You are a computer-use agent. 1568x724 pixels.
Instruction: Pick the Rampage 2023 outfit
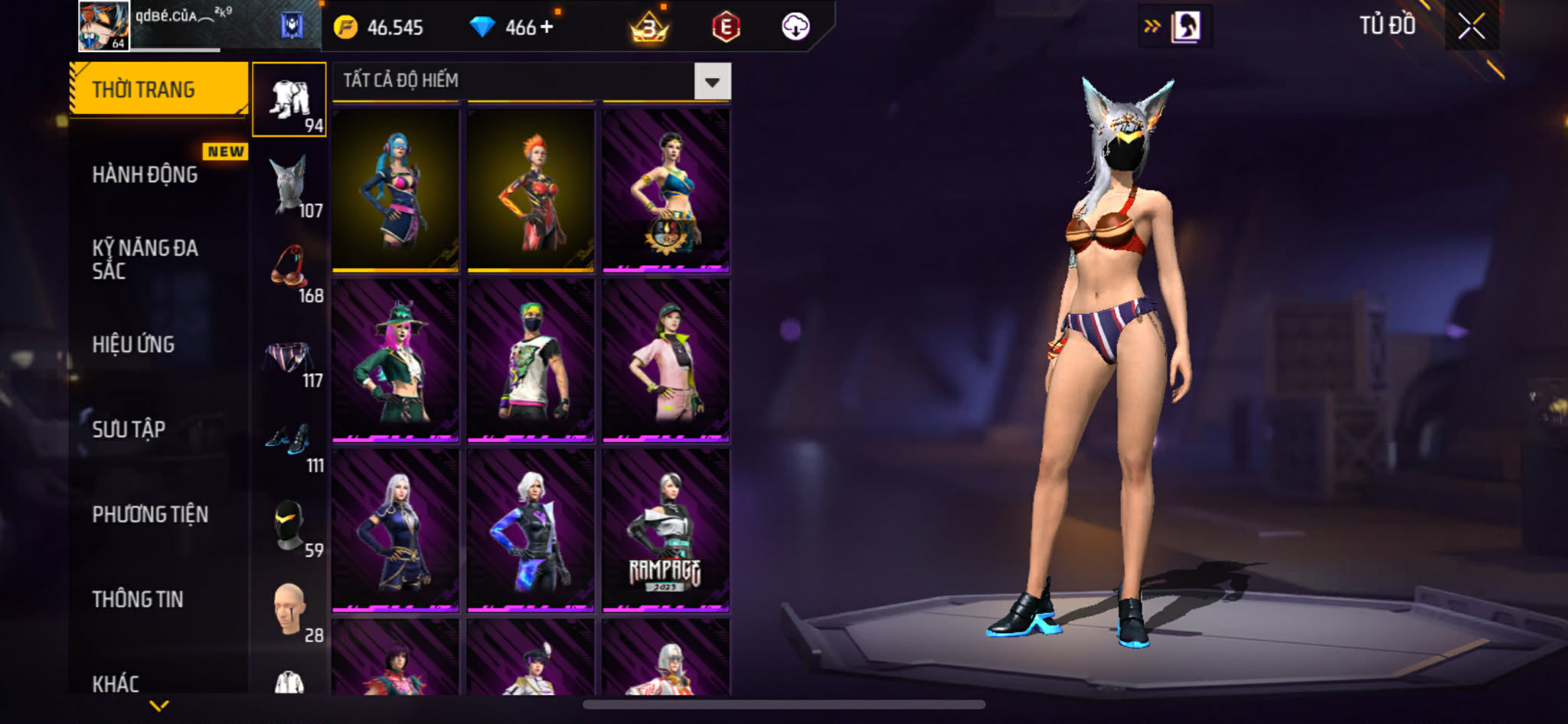665,530
